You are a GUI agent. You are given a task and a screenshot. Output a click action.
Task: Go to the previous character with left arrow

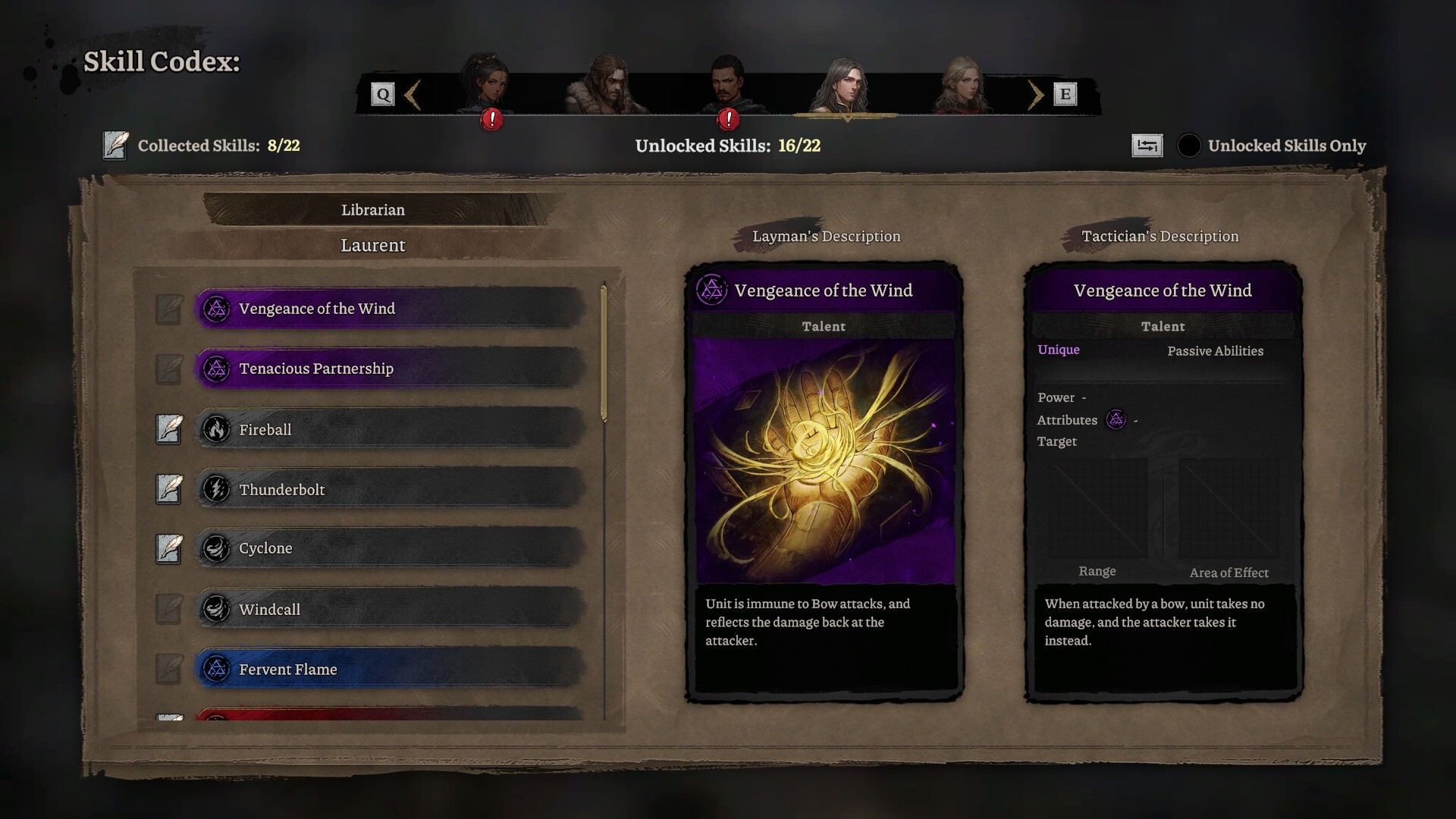(413, 95)
